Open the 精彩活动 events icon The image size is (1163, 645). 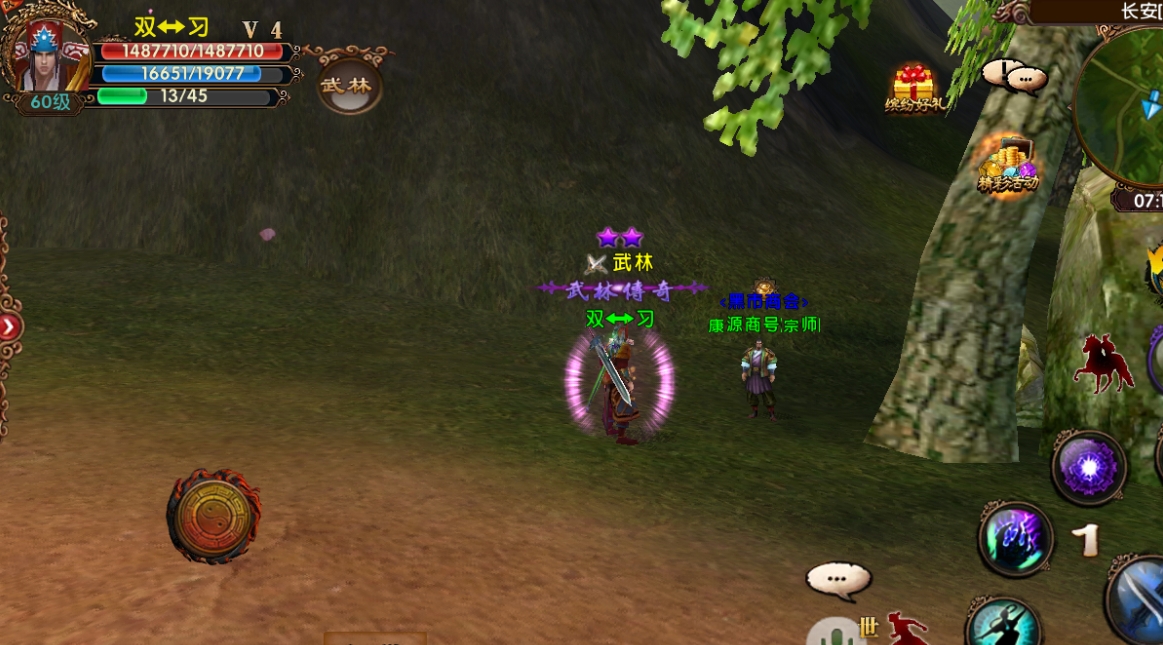pos(1008,164)
